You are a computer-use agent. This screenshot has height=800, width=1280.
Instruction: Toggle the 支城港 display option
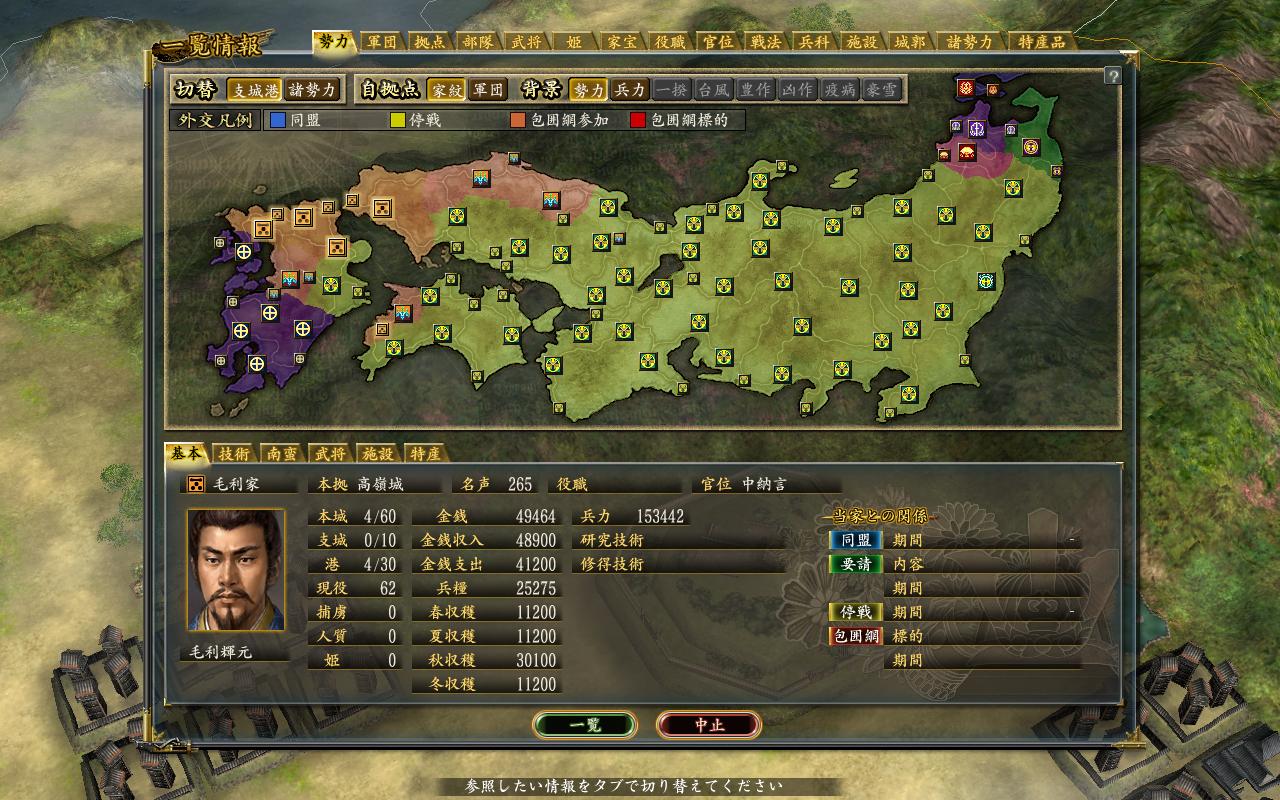click(x=254, y=90)
